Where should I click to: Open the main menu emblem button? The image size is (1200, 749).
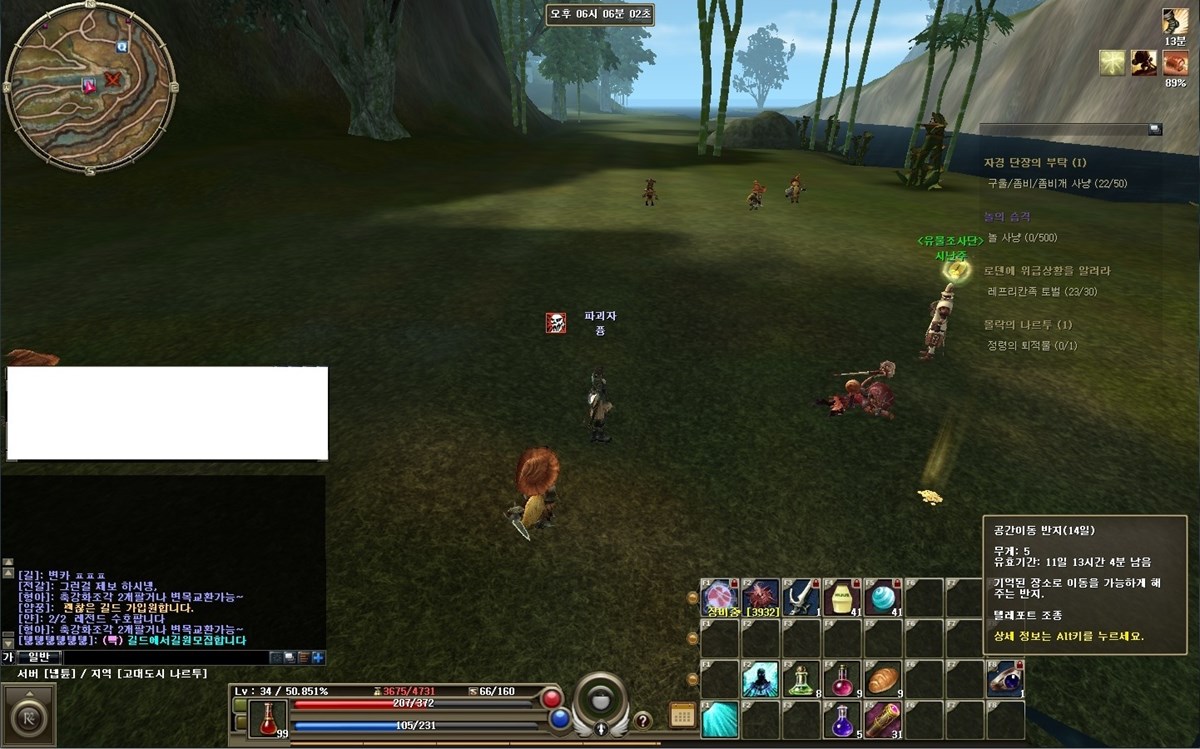click(x=27, y=717)
